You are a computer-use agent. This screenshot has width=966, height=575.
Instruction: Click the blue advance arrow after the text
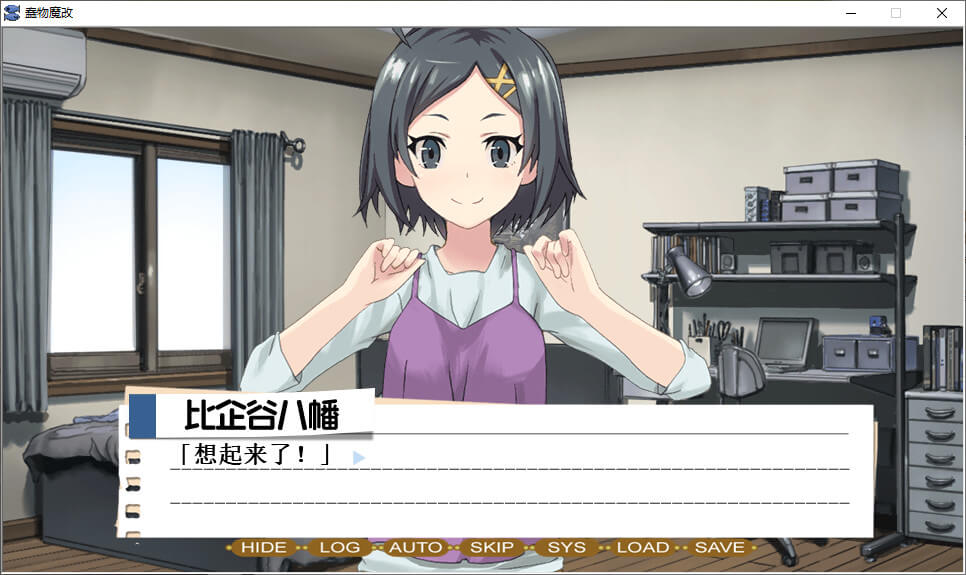click(x=359, y=457)
